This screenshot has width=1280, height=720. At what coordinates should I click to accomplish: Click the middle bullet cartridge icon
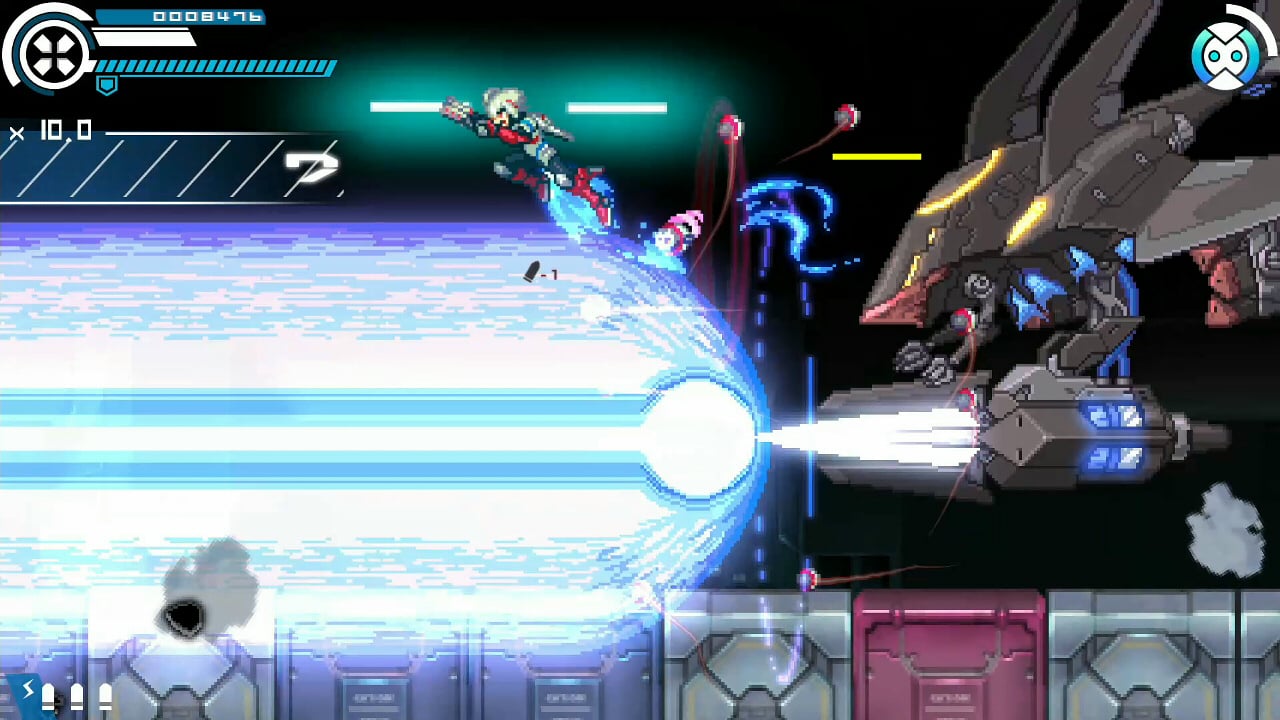77,697
